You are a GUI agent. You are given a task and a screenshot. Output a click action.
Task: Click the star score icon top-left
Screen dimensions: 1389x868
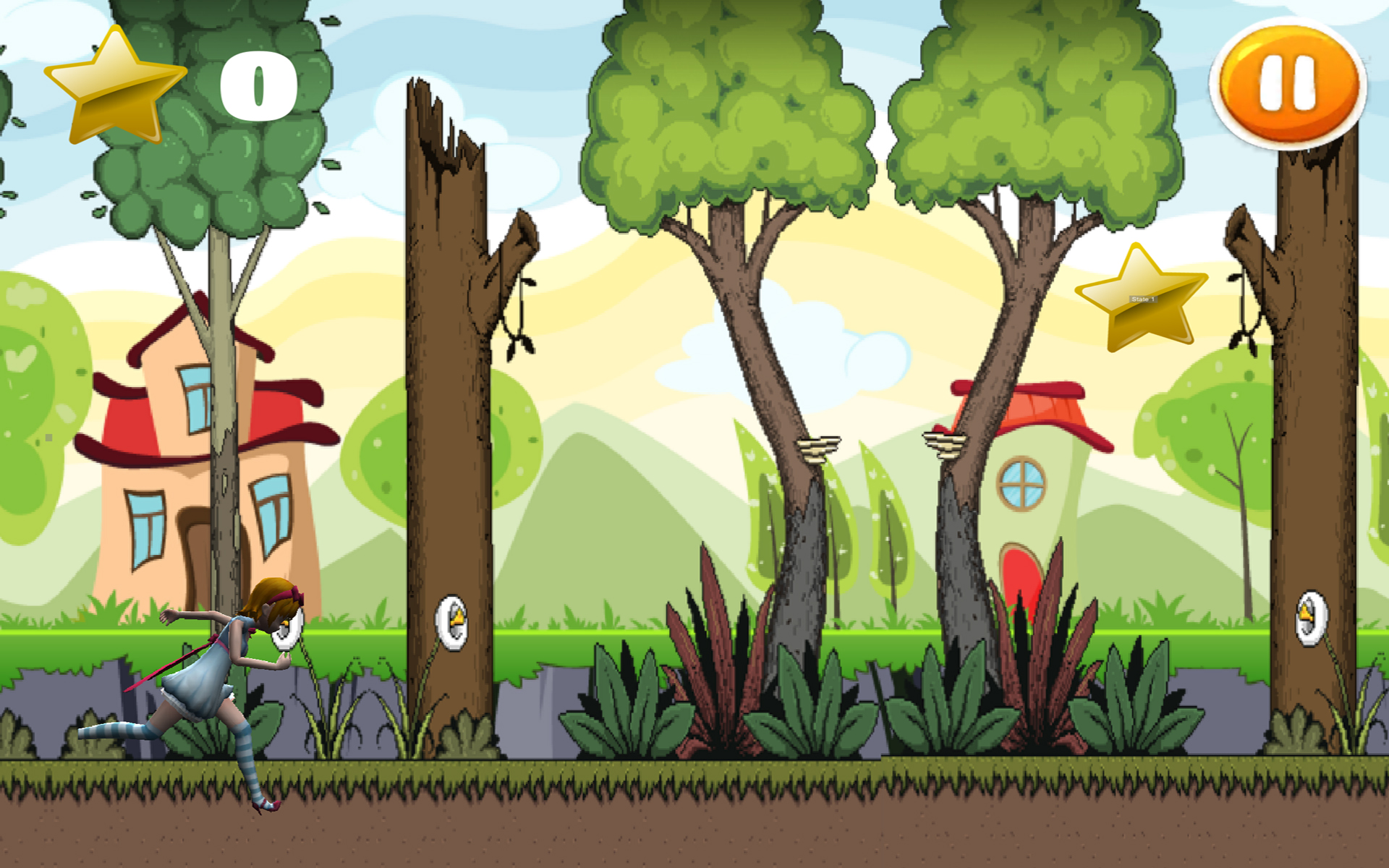(x=116, y=80)
